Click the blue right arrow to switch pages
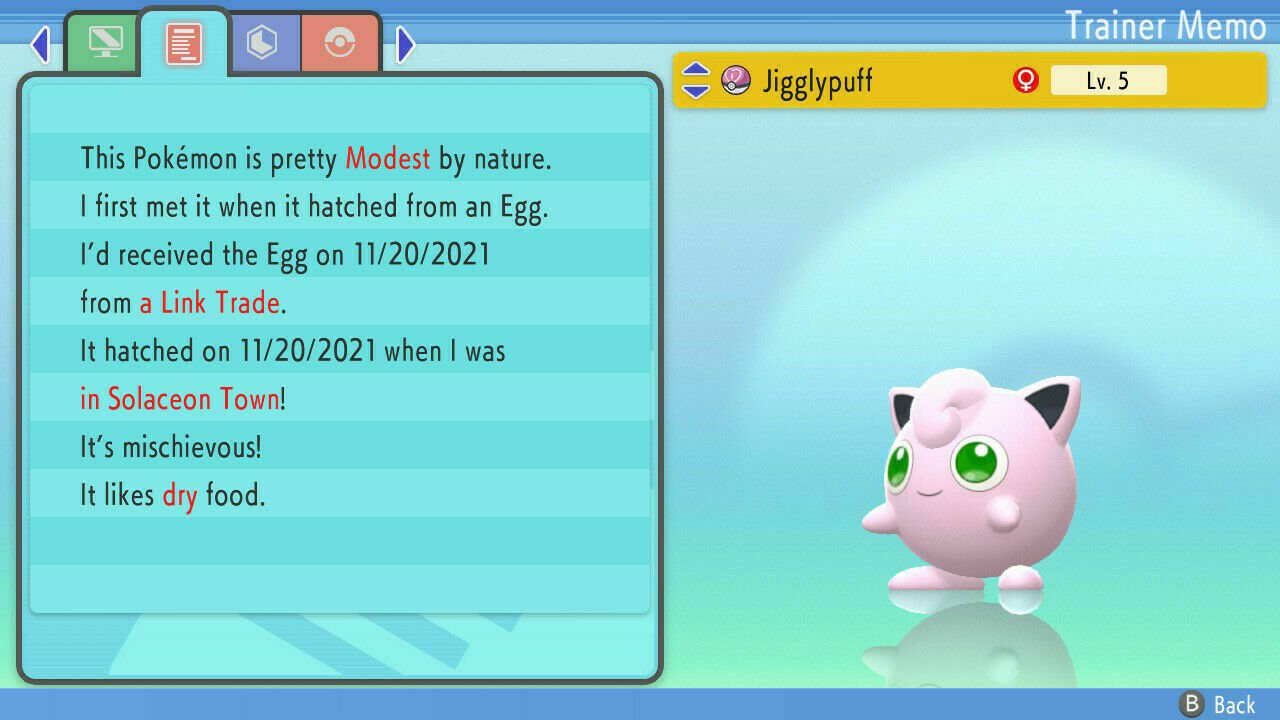 pyautogui.click(x=405, y=44)
